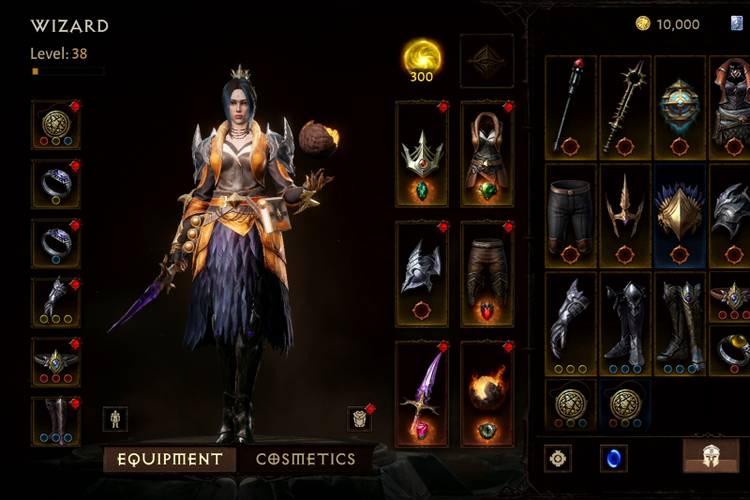Pick the spiked mace in the inventory

pos(626,107)
